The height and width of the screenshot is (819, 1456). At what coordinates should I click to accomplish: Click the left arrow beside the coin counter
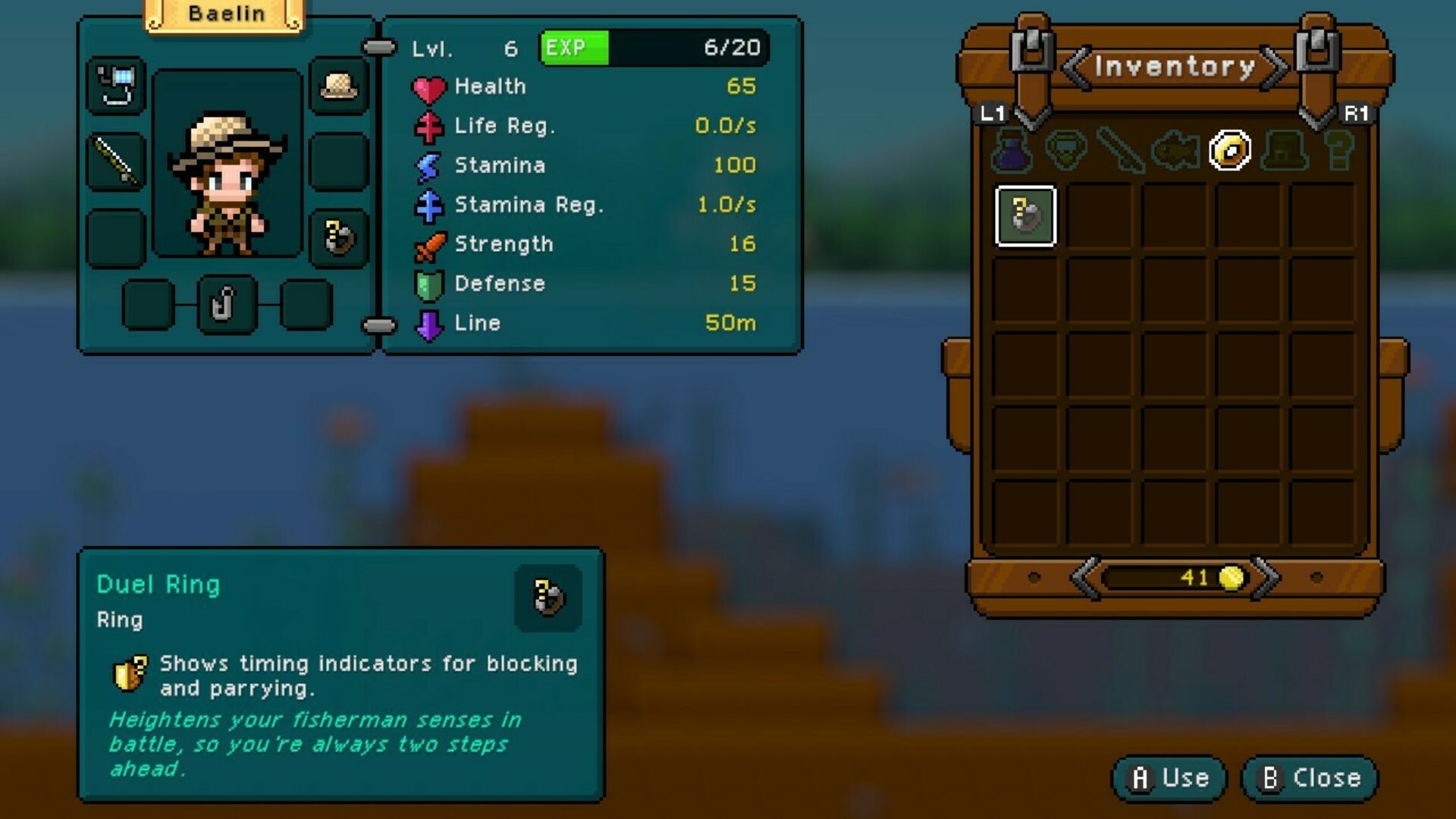(x=1085, y=578)
